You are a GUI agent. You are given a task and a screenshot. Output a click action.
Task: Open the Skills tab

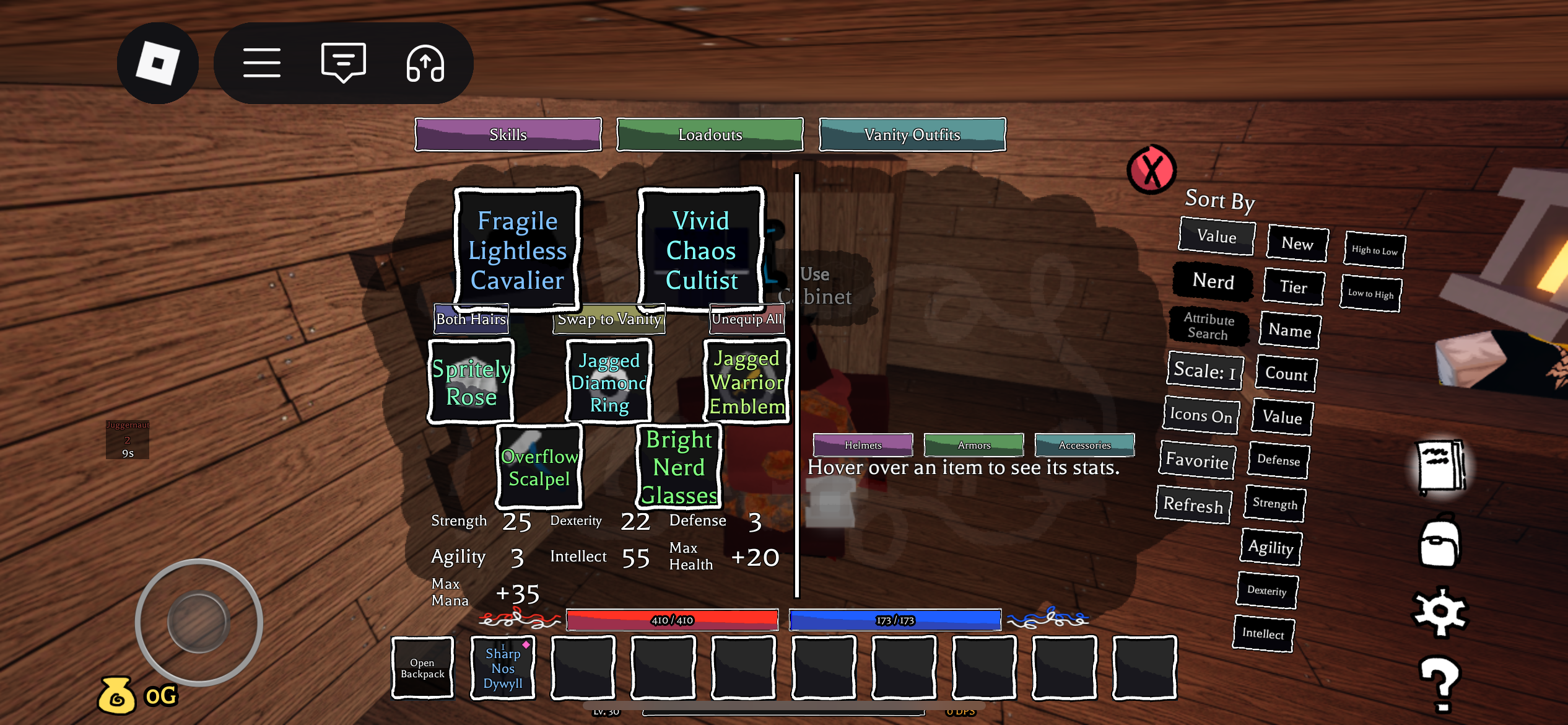[x=508, y=134]
